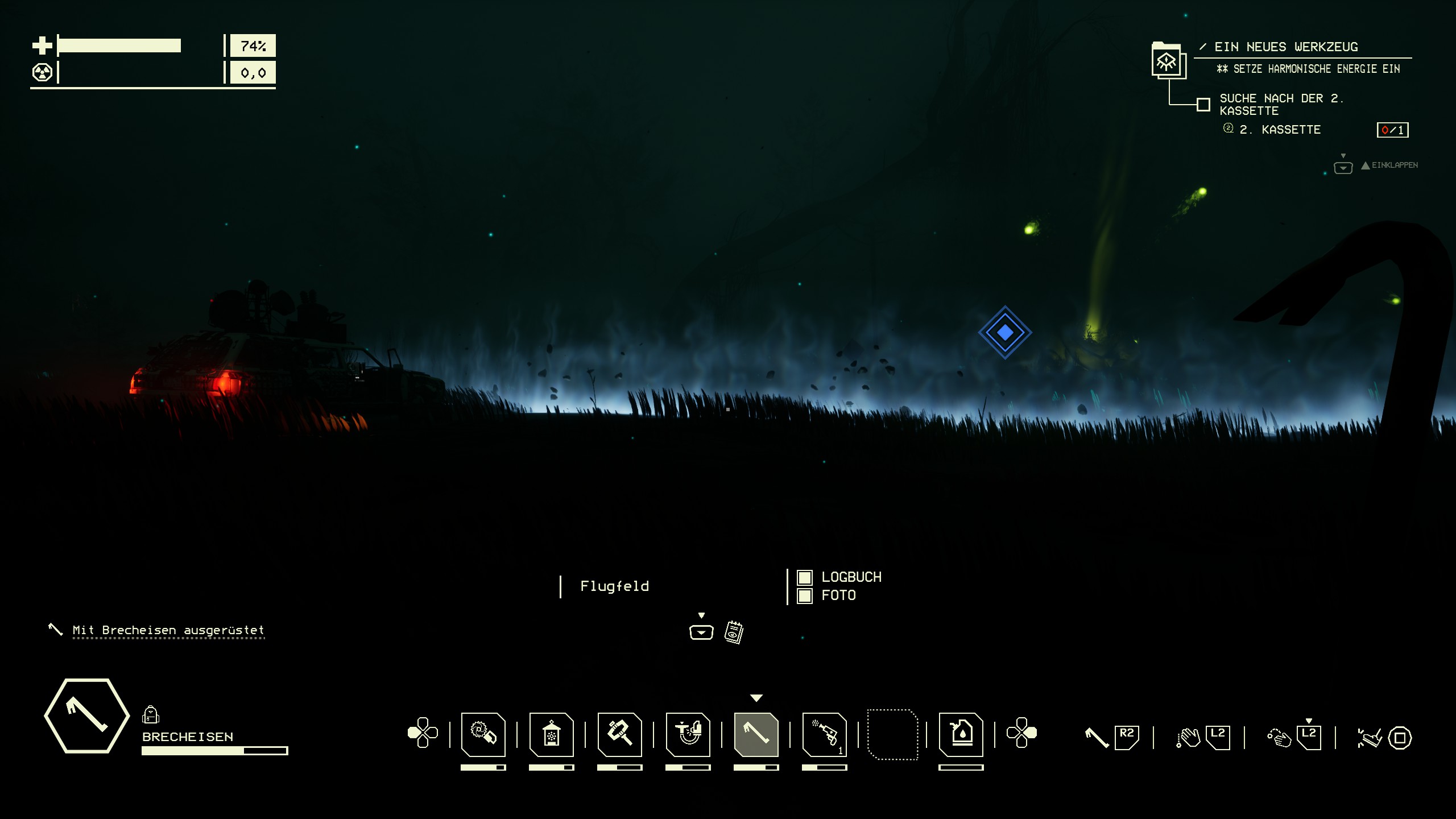
Task: Tick the 'Suche nach der 2. Kassette' objective box
Action: click(x=1203, y=105)
